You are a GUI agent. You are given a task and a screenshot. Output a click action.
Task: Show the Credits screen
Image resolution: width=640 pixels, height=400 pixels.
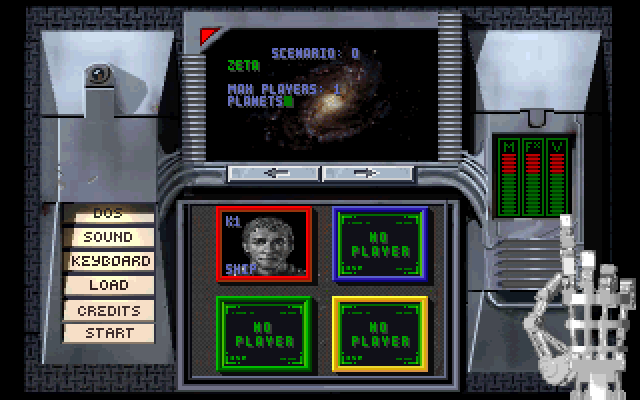(x=108, y=310)
